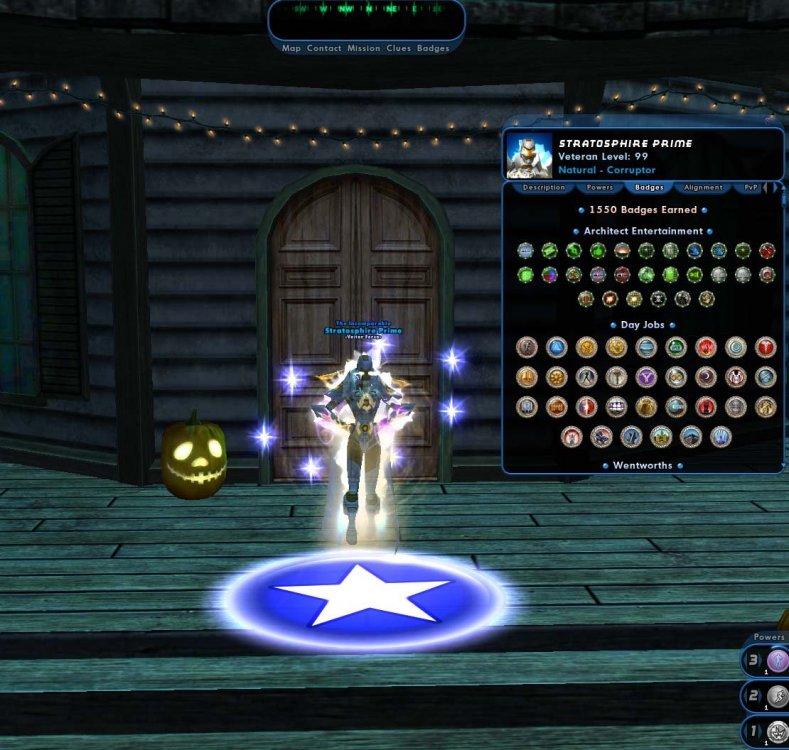Open Badges from the top navigation bar

(x=433, y=48)
